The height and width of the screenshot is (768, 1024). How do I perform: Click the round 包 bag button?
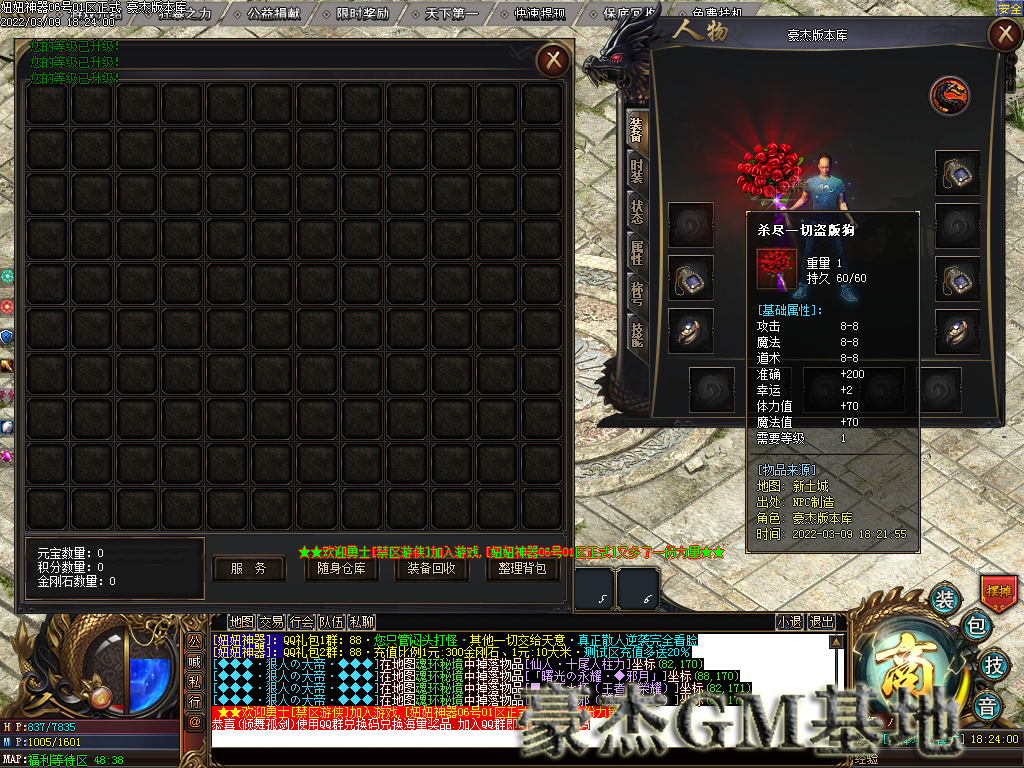click(x=976, y=629)
